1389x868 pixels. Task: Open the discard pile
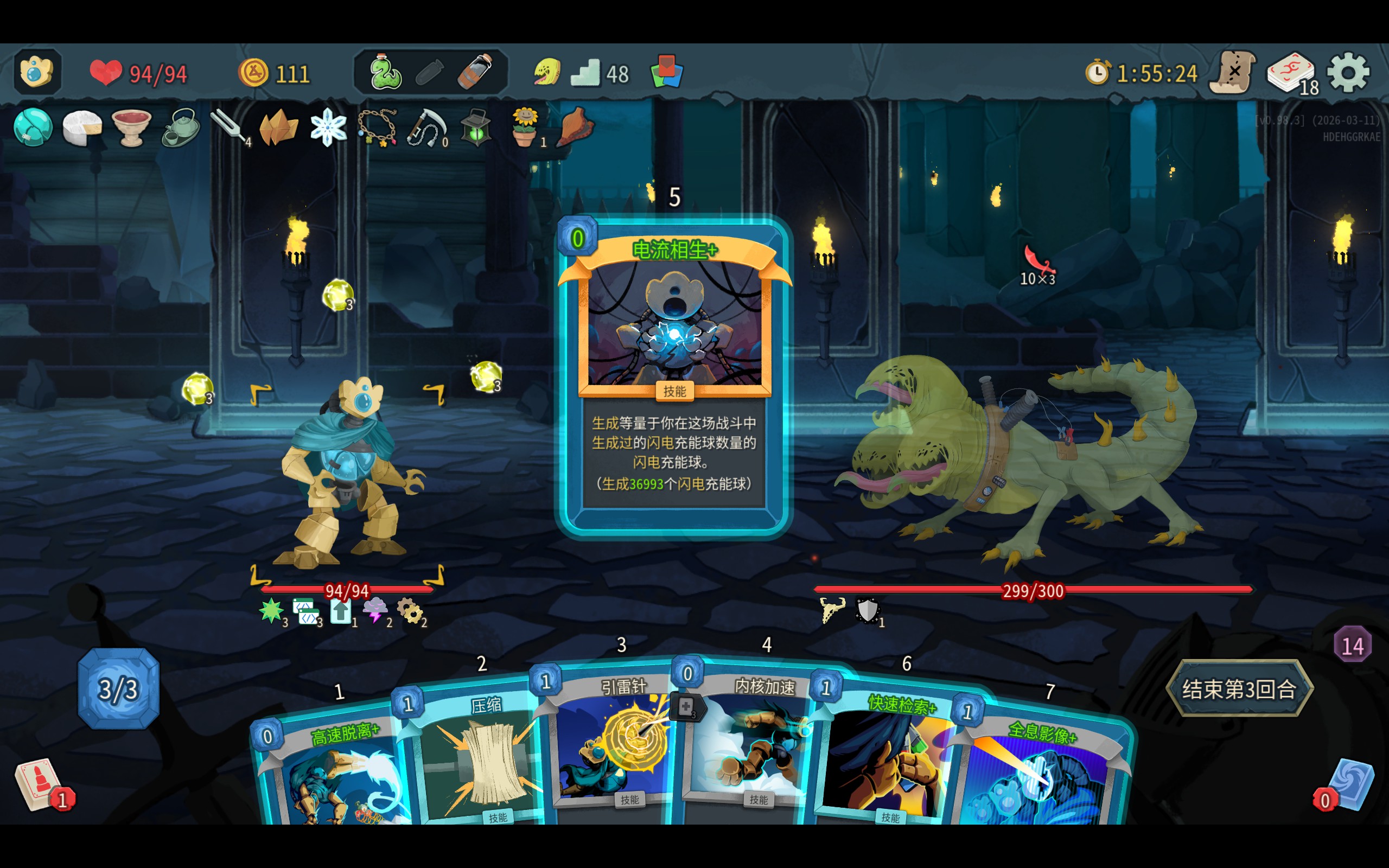pyautogui.click(x=1350, y=783)
